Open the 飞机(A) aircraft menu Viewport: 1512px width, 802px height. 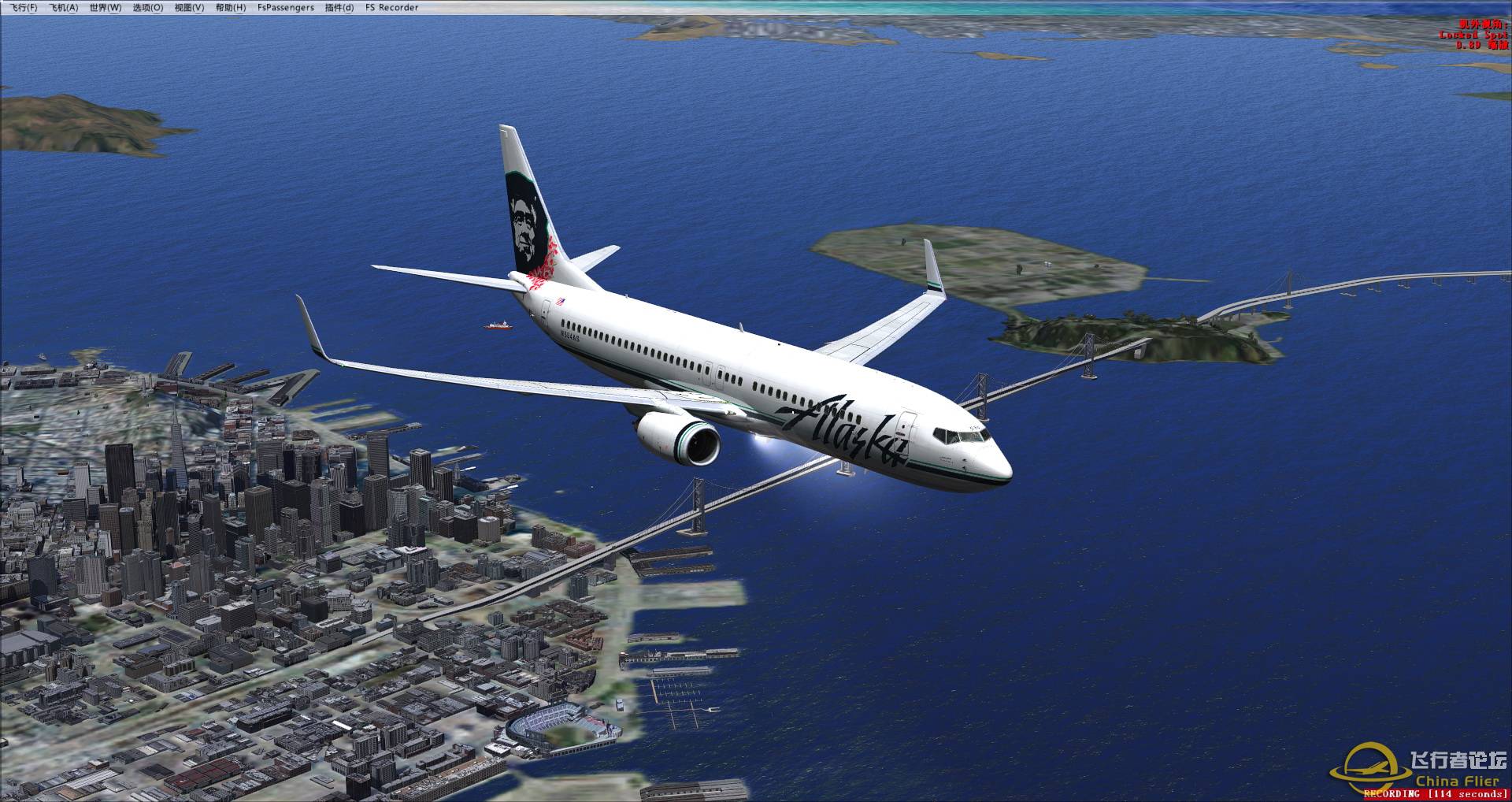tap(64, 8)
